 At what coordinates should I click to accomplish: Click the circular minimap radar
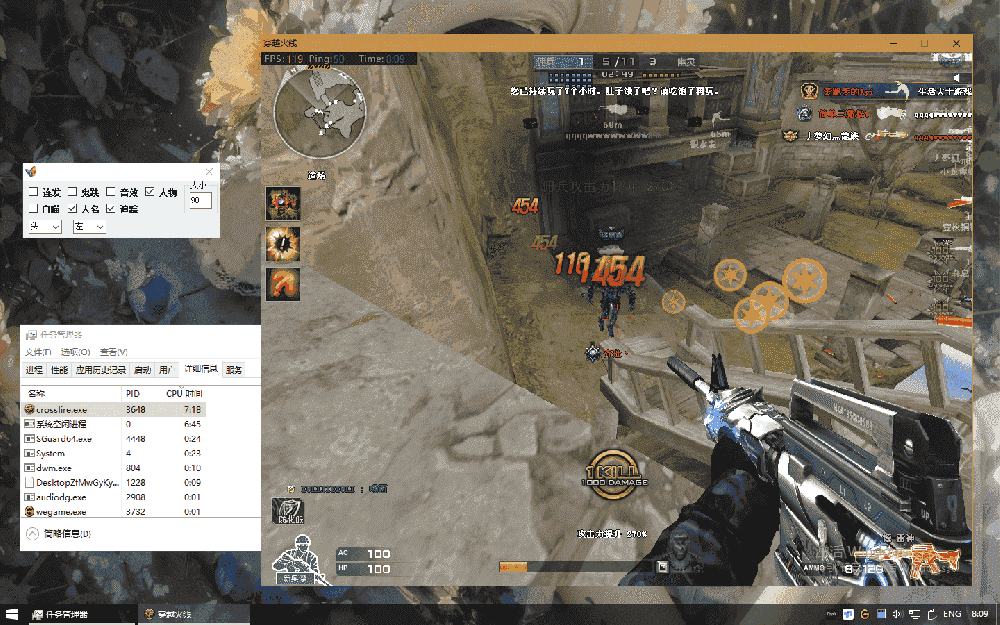320,115
